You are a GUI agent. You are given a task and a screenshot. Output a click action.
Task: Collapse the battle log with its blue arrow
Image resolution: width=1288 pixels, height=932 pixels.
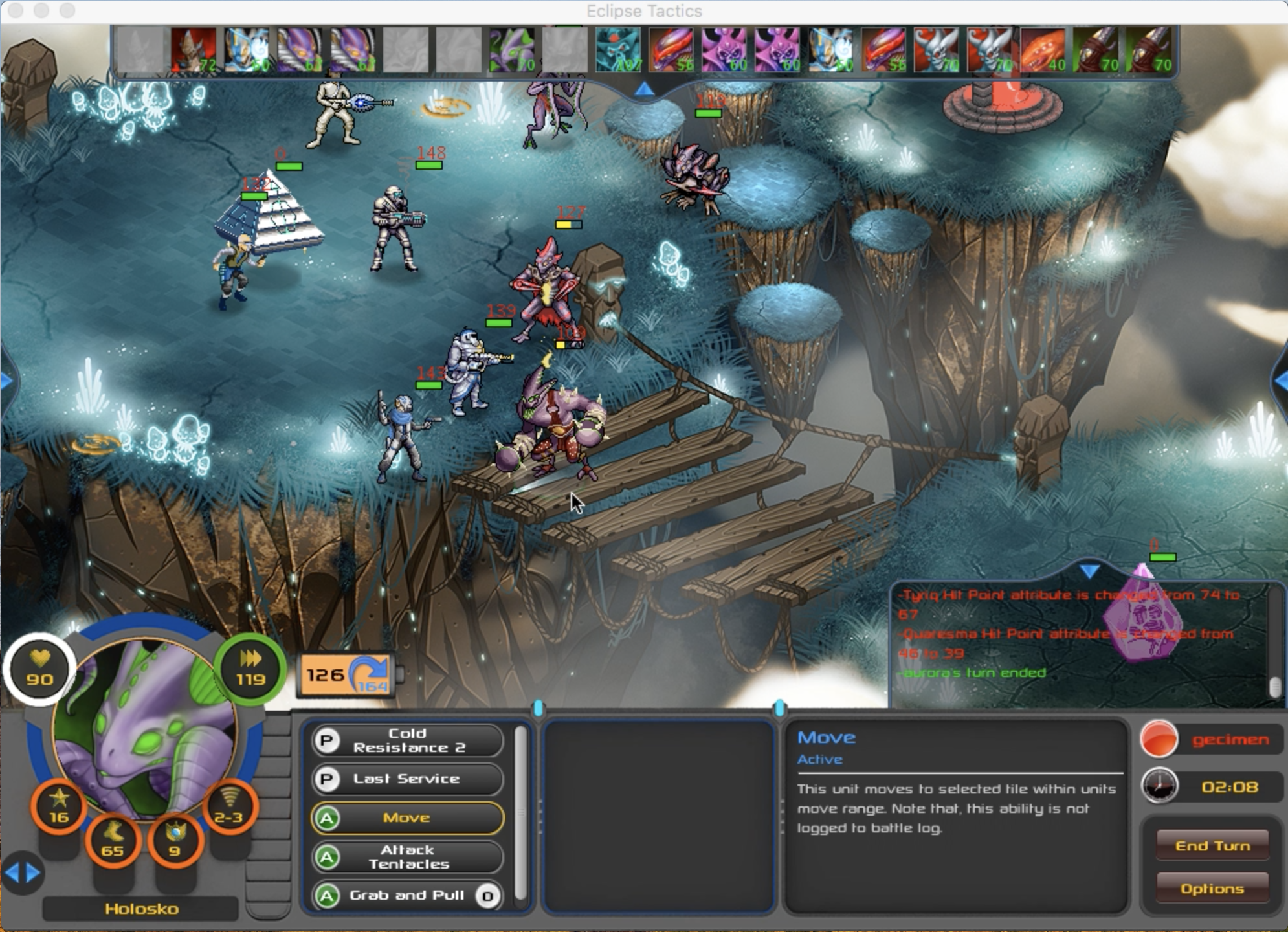tap(1089, 571)
